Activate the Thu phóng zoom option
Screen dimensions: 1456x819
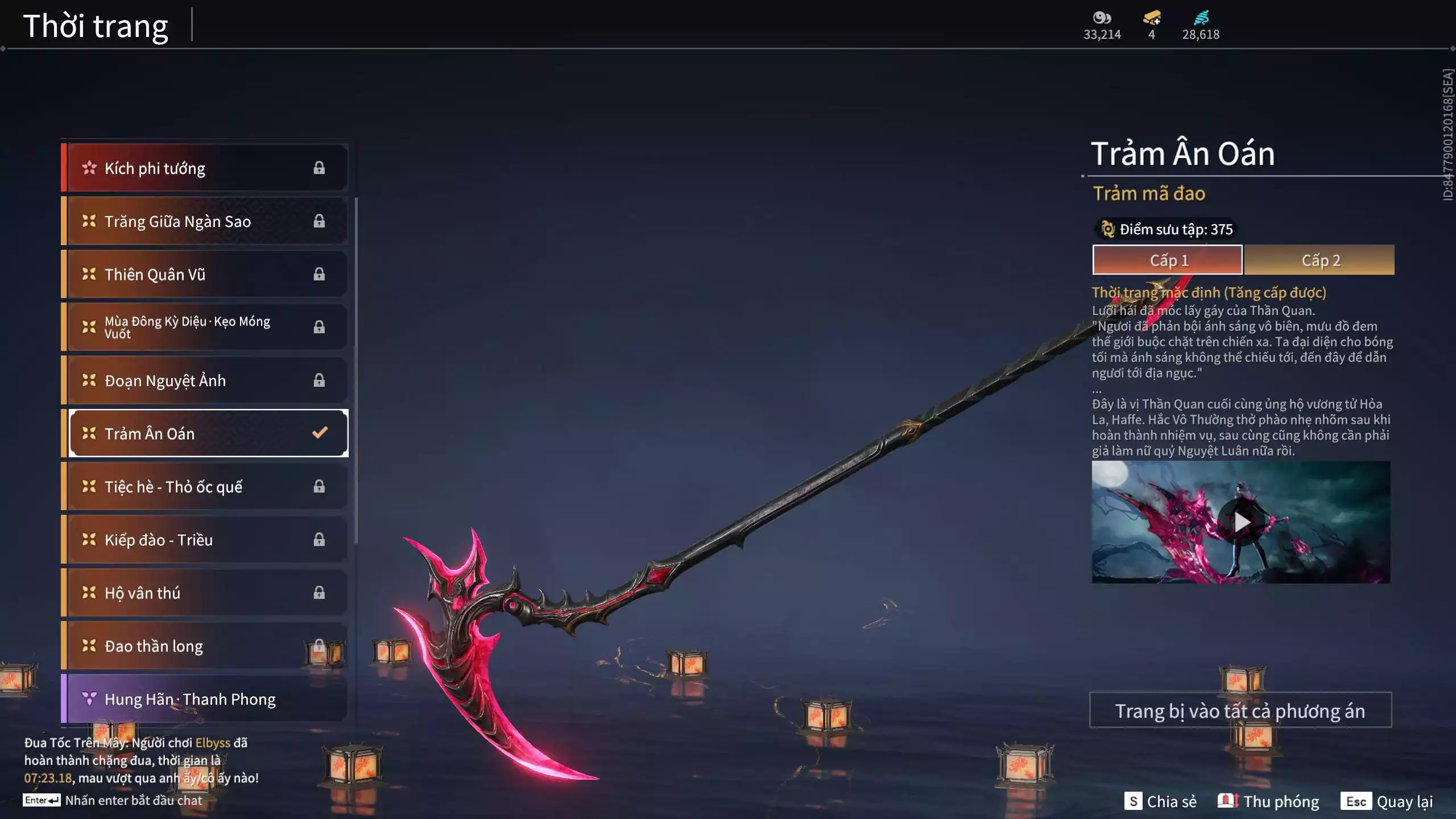1268,801
